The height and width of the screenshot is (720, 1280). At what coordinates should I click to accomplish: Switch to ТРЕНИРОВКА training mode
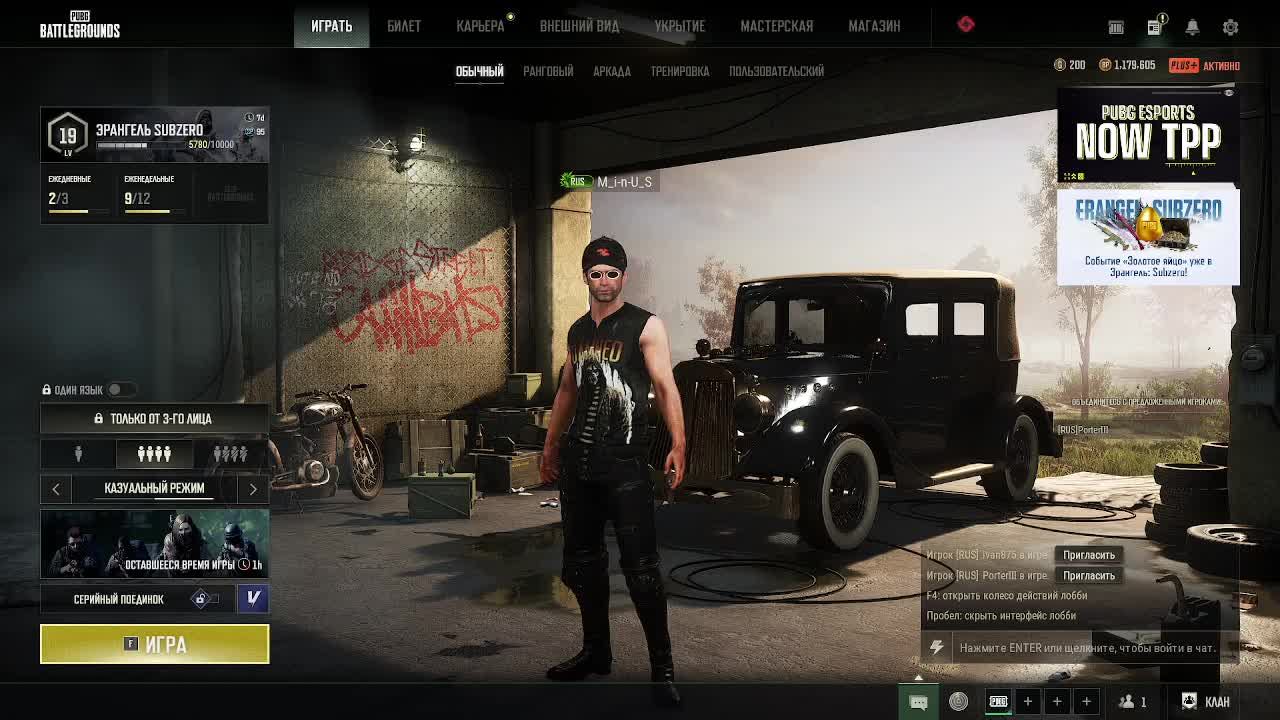tap(679, 71)
